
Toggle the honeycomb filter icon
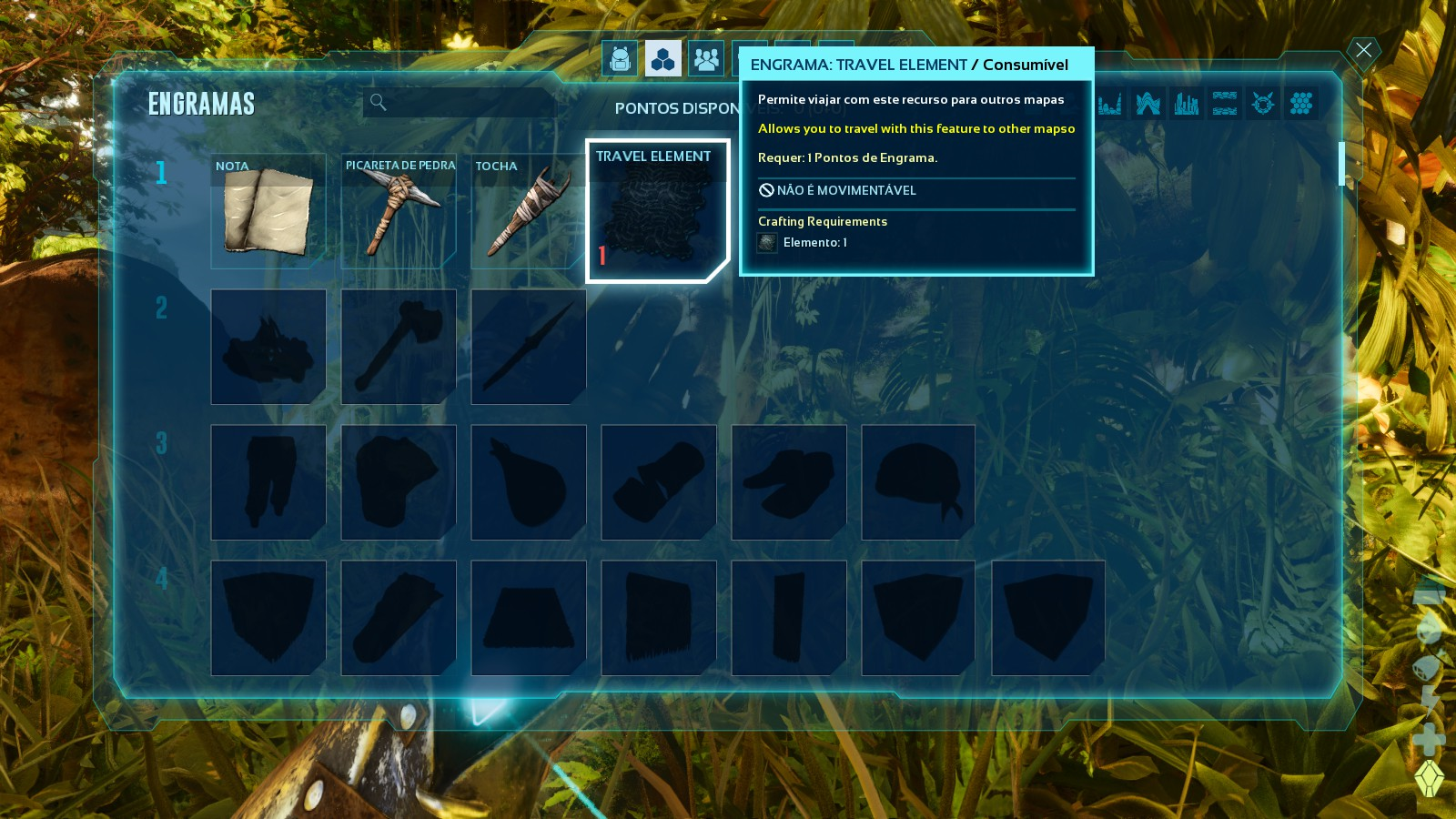(x=1301, y=103)
